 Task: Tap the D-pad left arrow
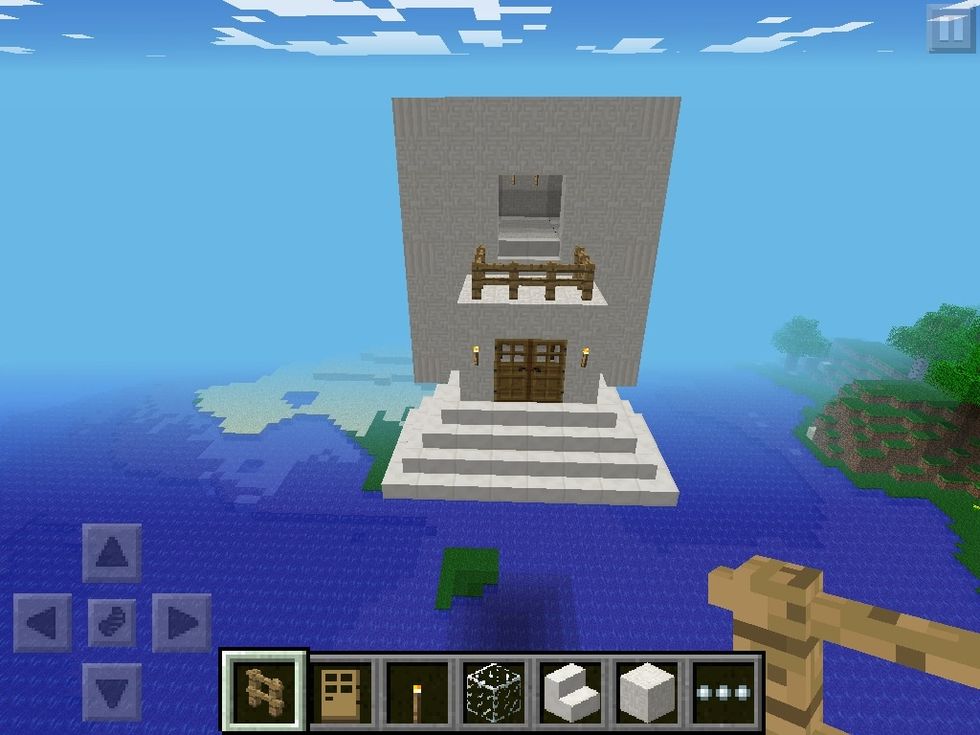coord(42,623)
